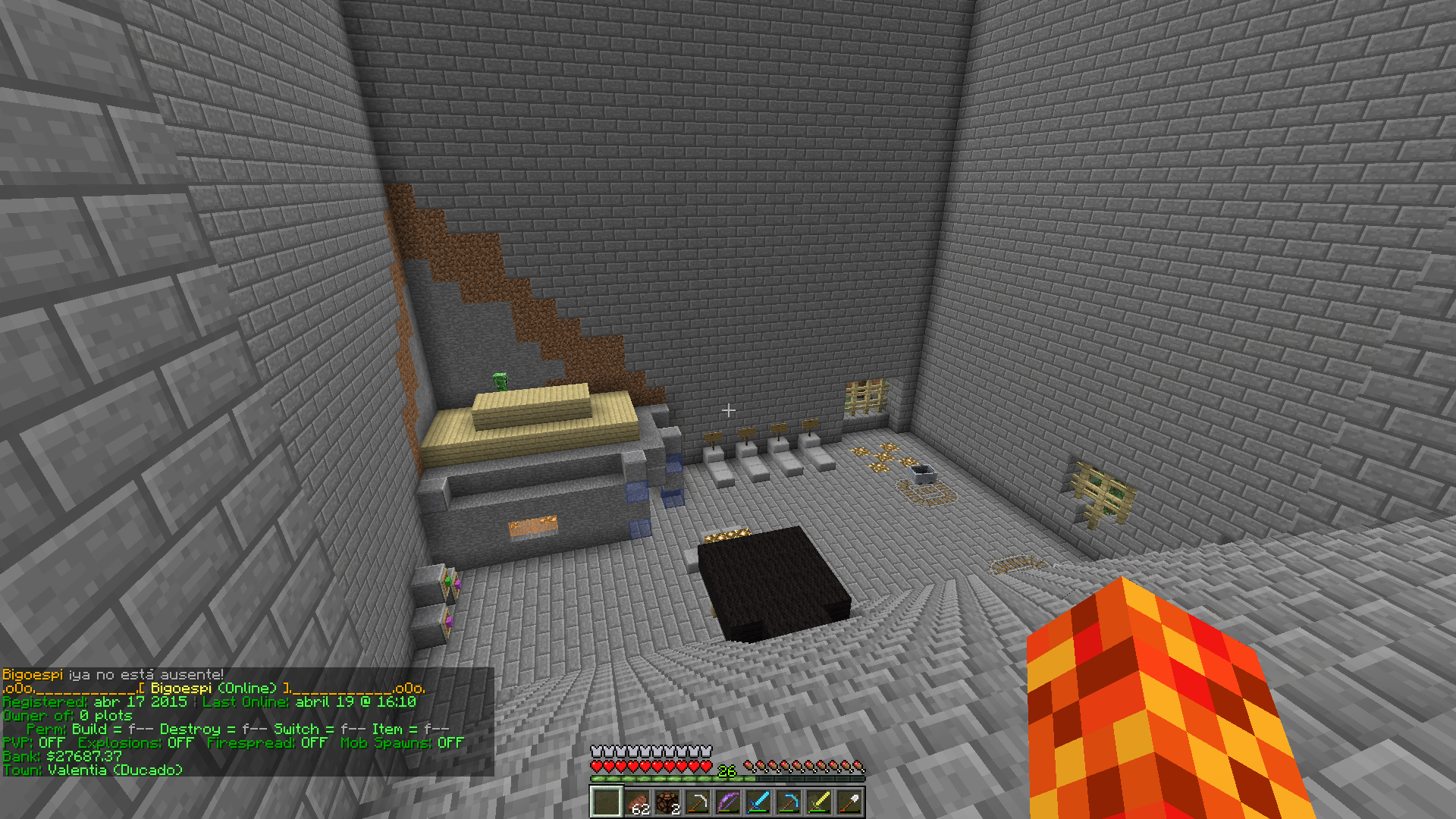Click the Bigoespi chat status message
This screenshot has height=819, width=1456.
tap(113, 674)
